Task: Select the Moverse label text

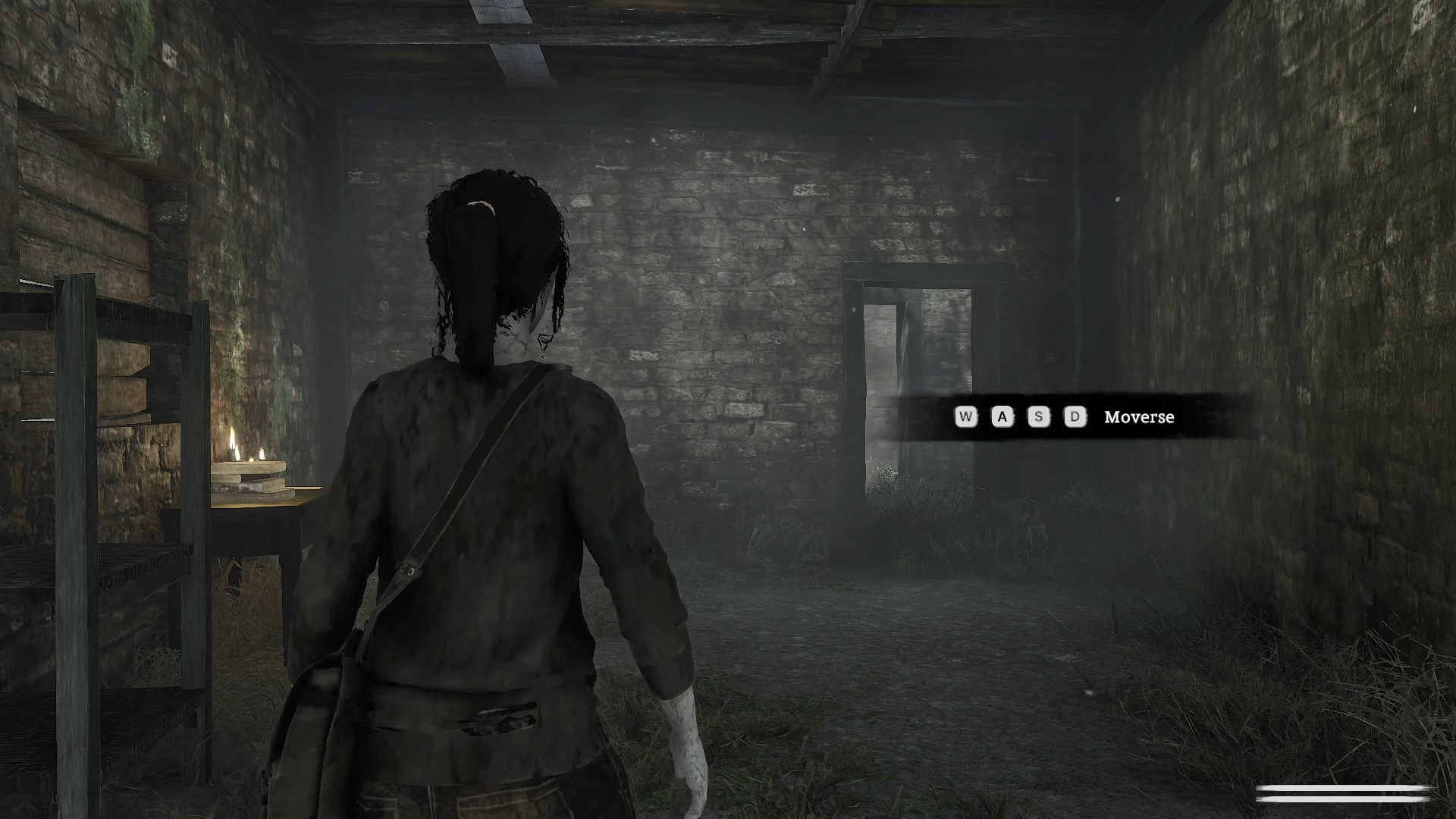Action: point(1137,417)
